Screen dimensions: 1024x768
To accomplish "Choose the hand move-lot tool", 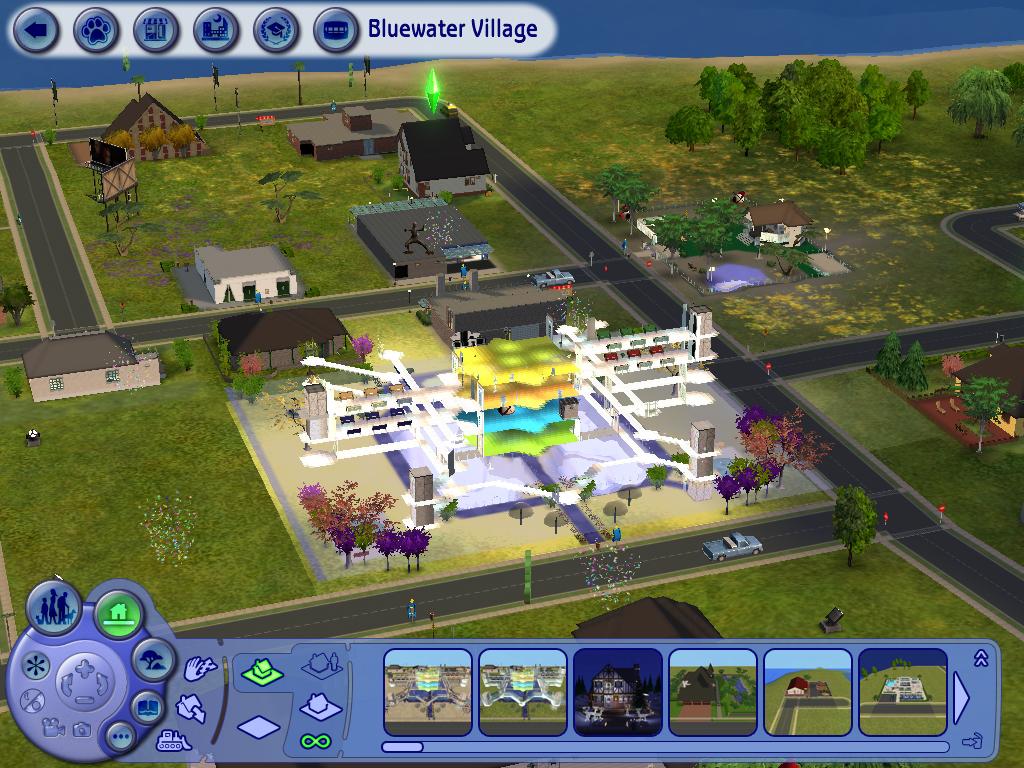I will pyautogui.click(x=200, y=669).
